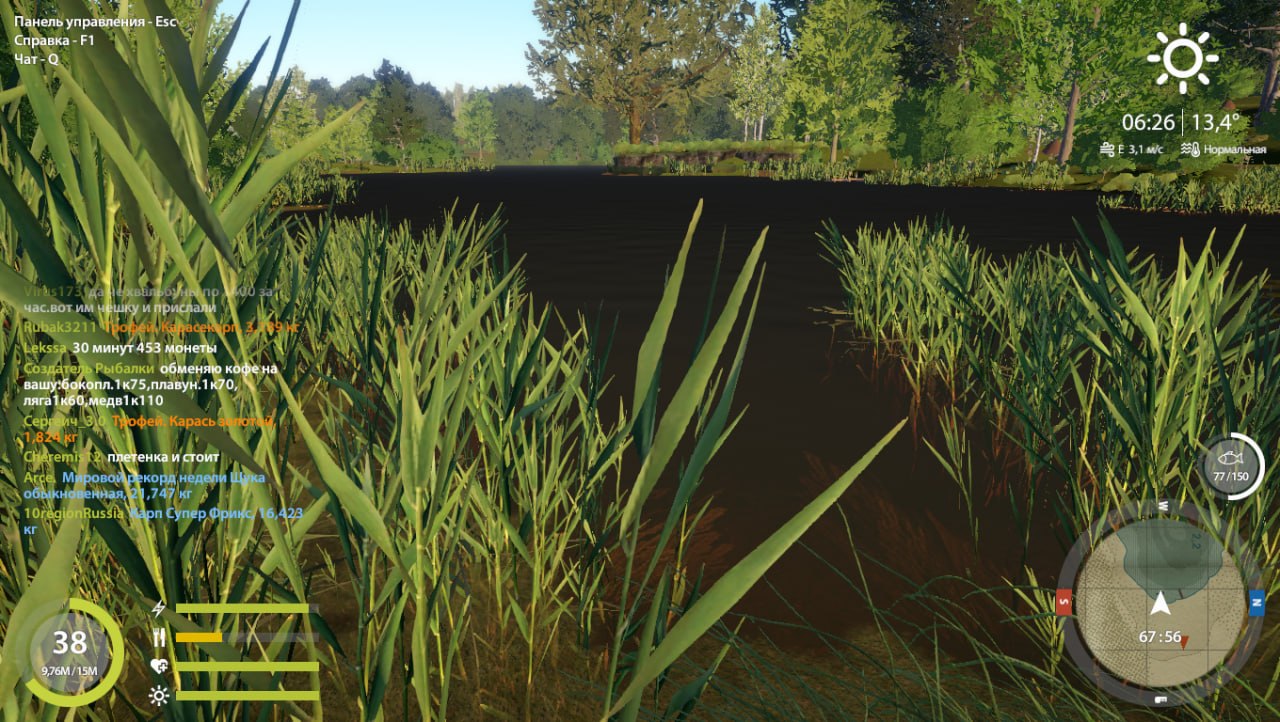
Task: Open the keepnet via the fish 77/150 icon
Action: [1229, 460]
